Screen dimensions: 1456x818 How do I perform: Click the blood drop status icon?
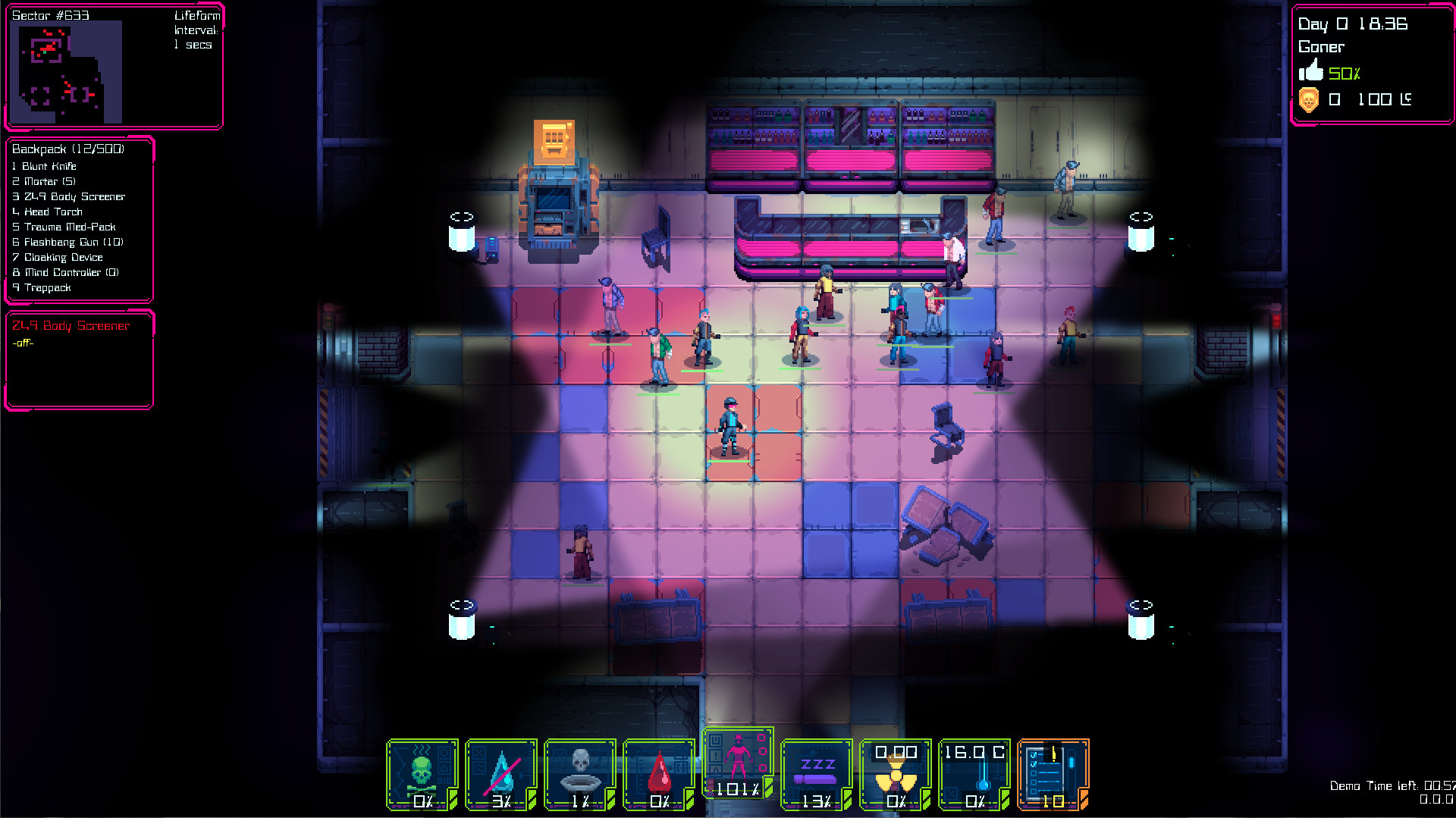(658, 769)
